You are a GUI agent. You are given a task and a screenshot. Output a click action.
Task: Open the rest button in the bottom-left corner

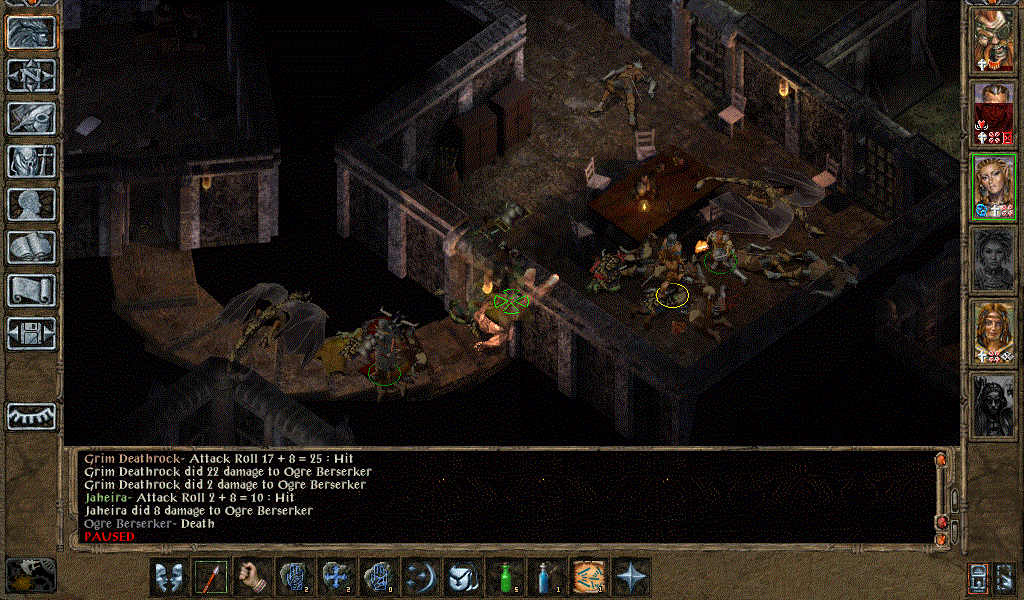[x=31, y=574]
